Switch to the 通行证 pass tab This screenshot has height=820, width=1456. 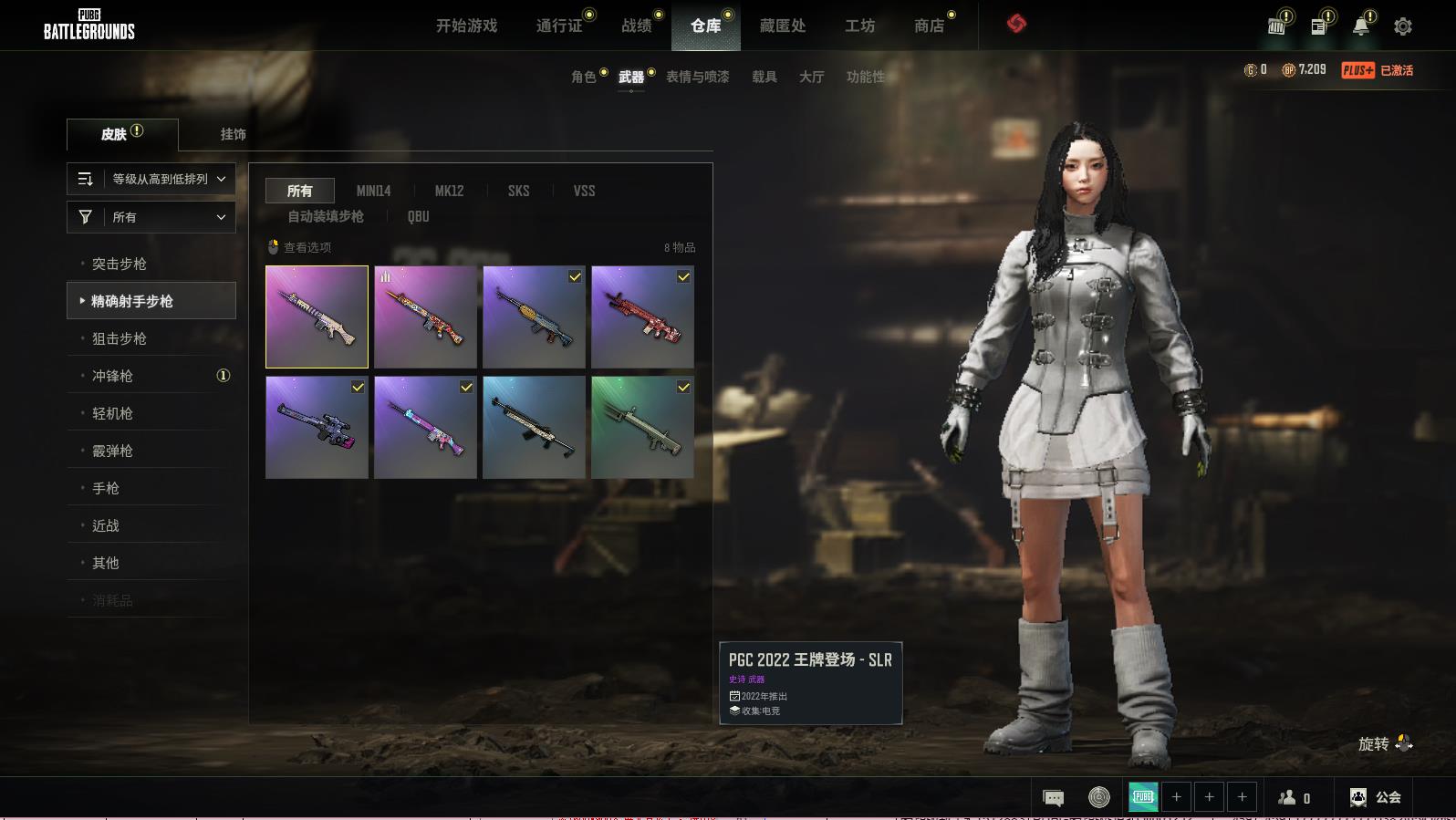point(559,26)
